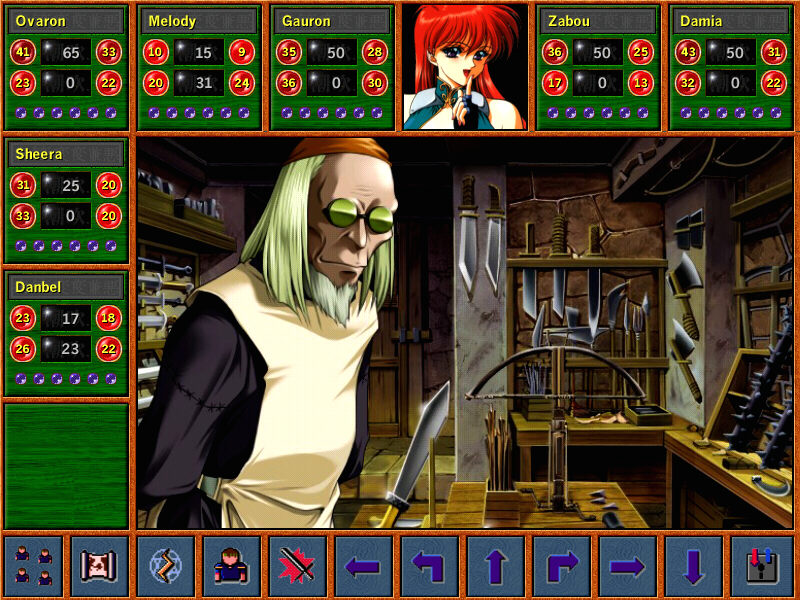Open the map scroll icon
The image size is (800, 600).
tap(100, 566)
